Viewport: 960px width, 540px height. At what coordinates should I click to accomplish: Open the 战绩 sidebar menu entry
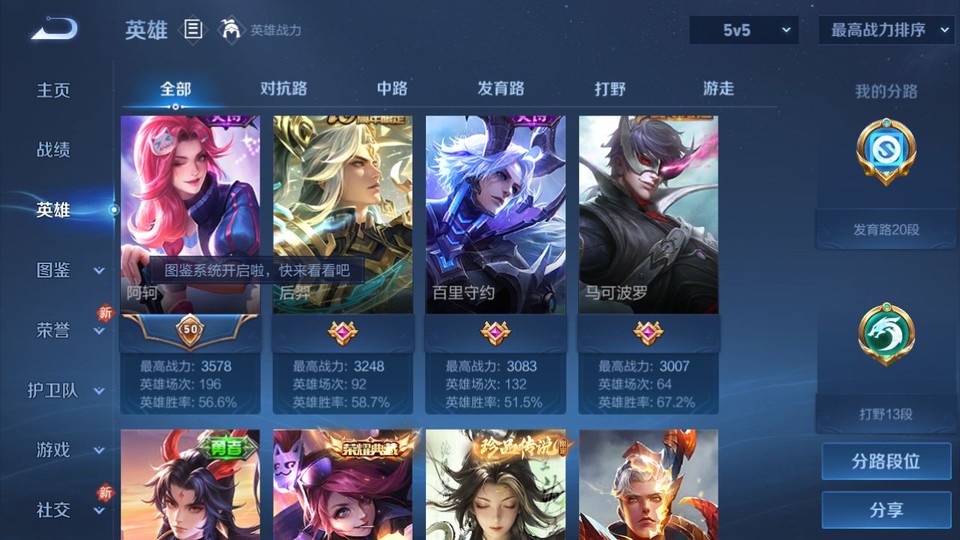click(54, 150)
